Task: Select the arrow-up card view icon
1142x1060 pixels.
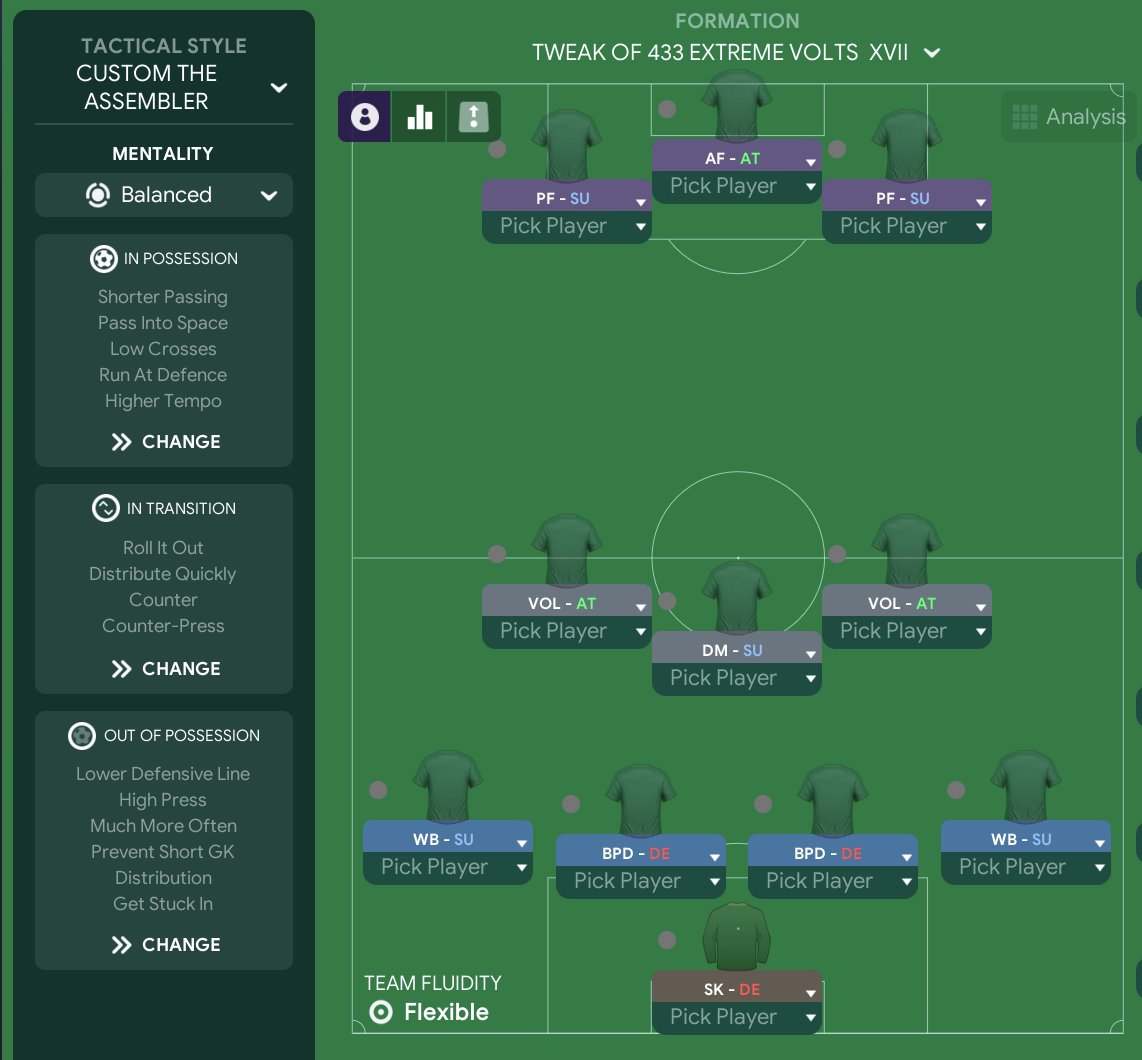Action: click(x=473, y=117)
